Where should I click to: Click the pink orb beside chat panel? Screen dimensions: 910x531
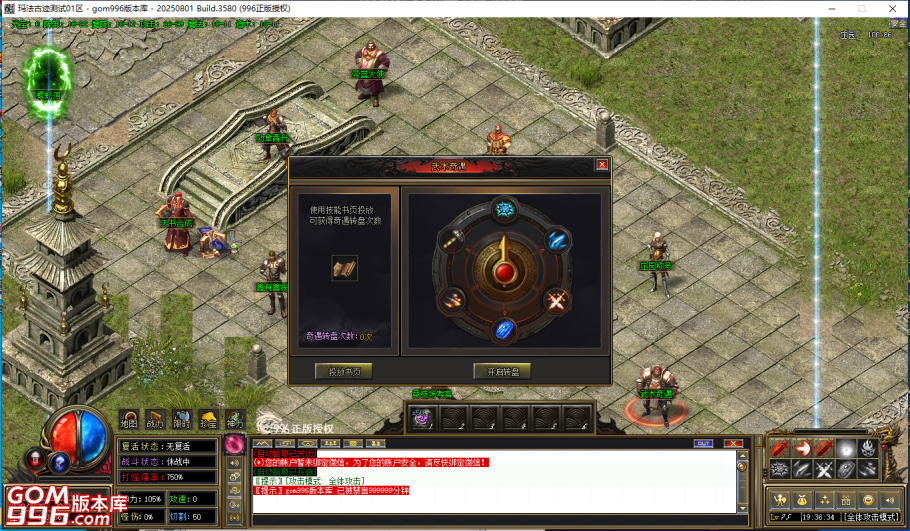[237, 443]
